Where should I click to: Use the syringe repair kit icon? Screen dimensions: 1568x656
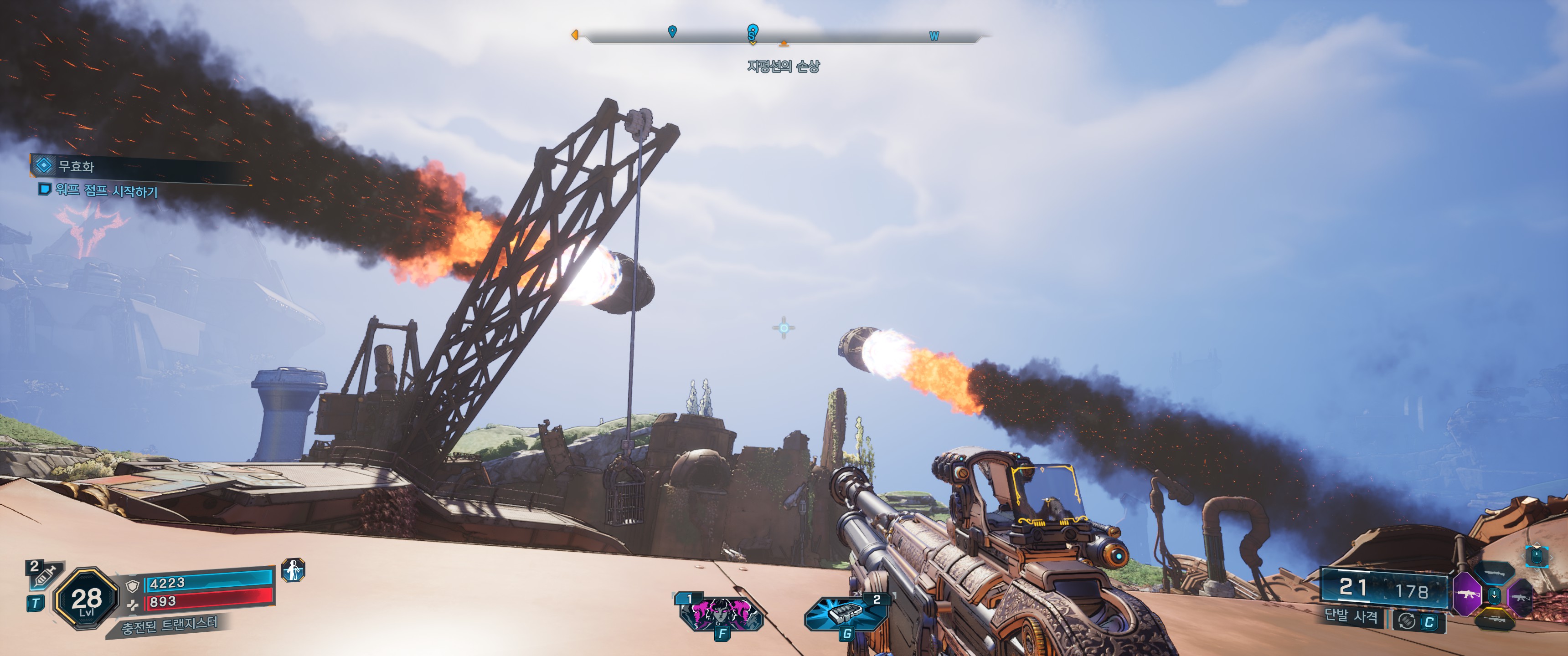(x=44, y=574)
